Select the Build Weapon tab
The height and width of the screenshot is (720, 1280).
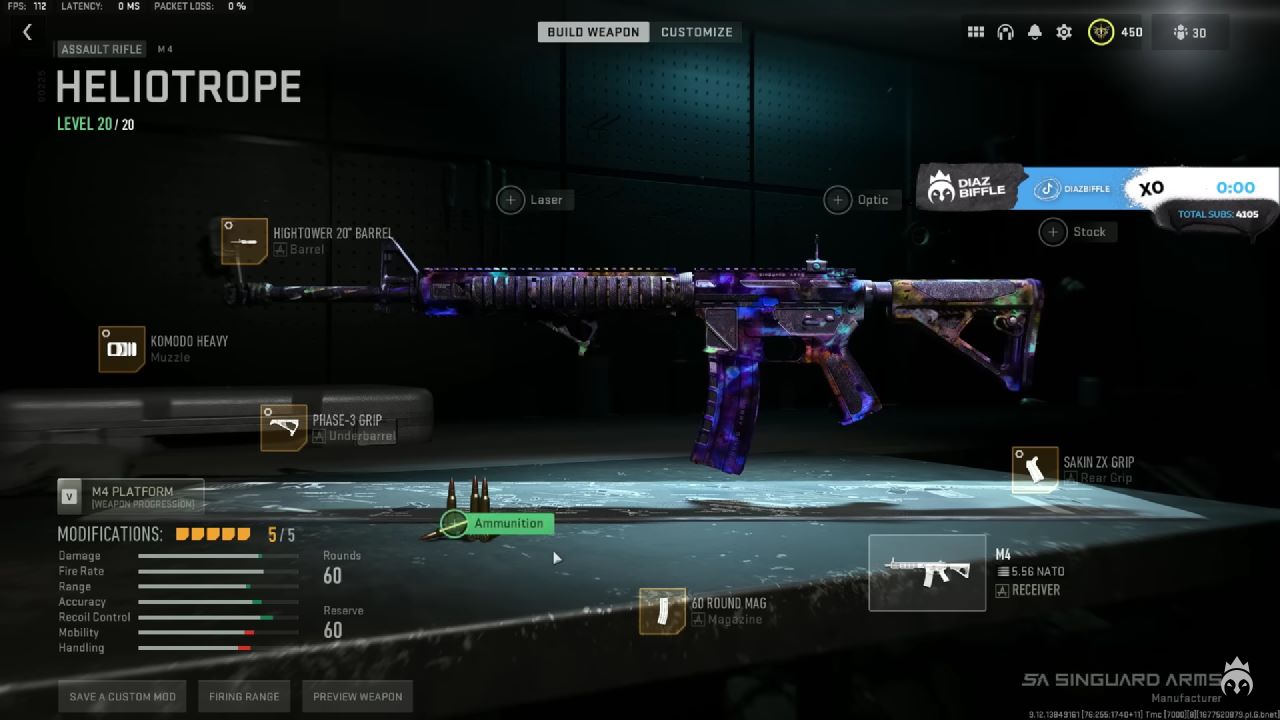coord(593,31)
